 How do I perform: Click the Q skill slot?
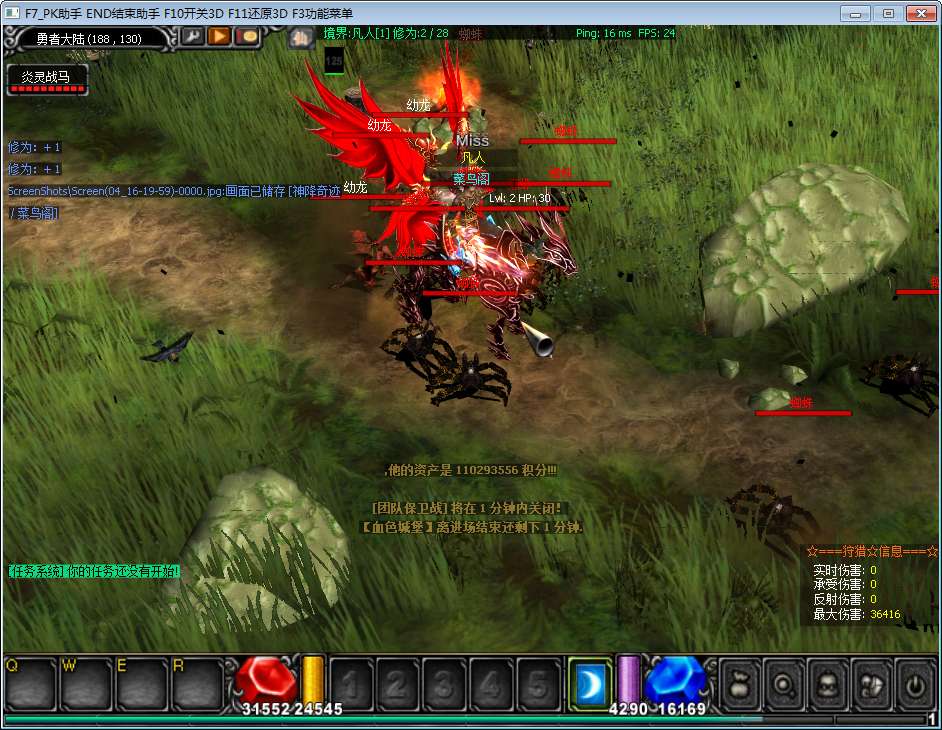point(30,684)
